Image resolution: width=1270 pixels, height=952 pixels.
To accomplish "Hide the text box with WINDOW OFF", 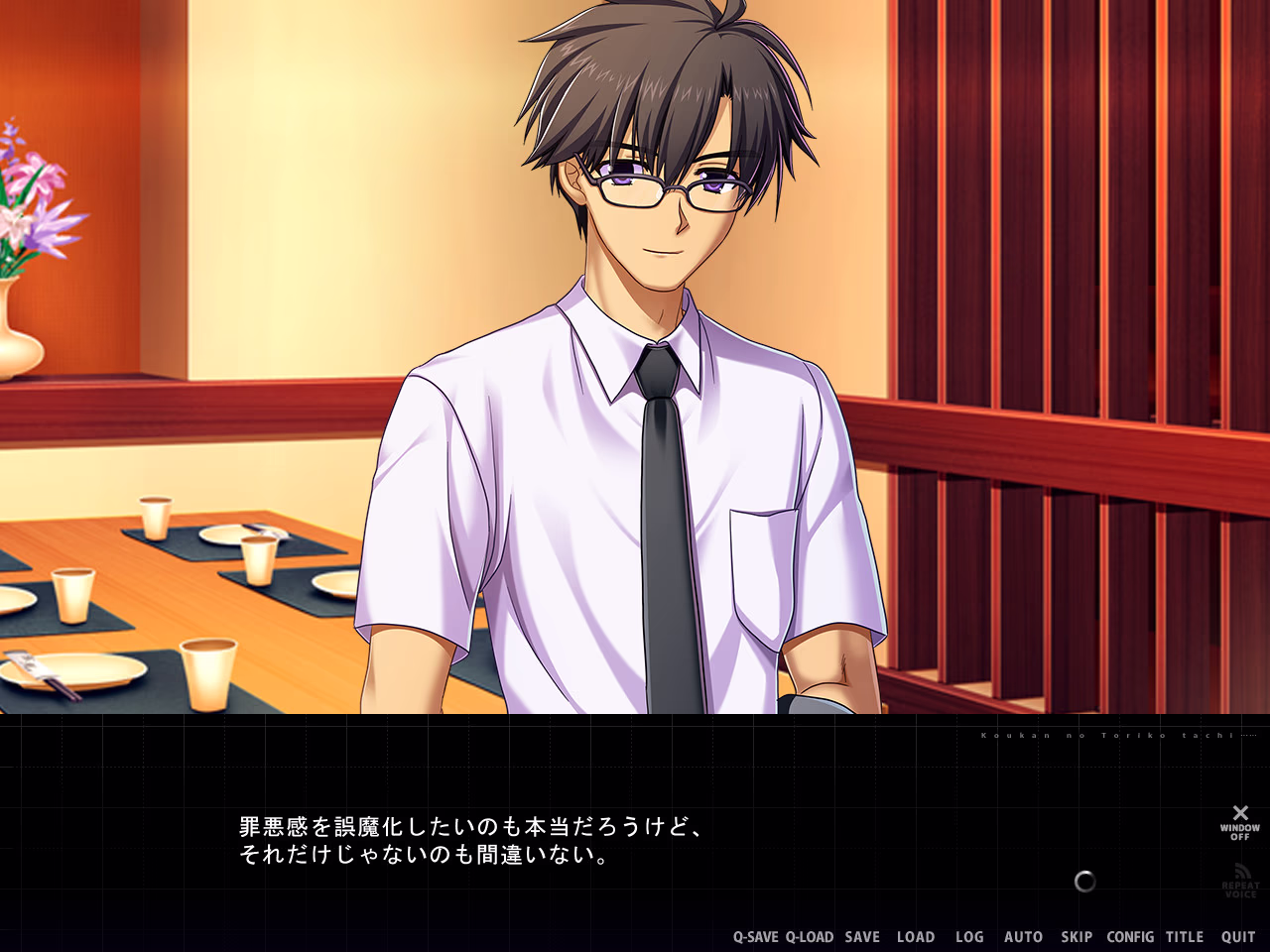I will 1240,822.
